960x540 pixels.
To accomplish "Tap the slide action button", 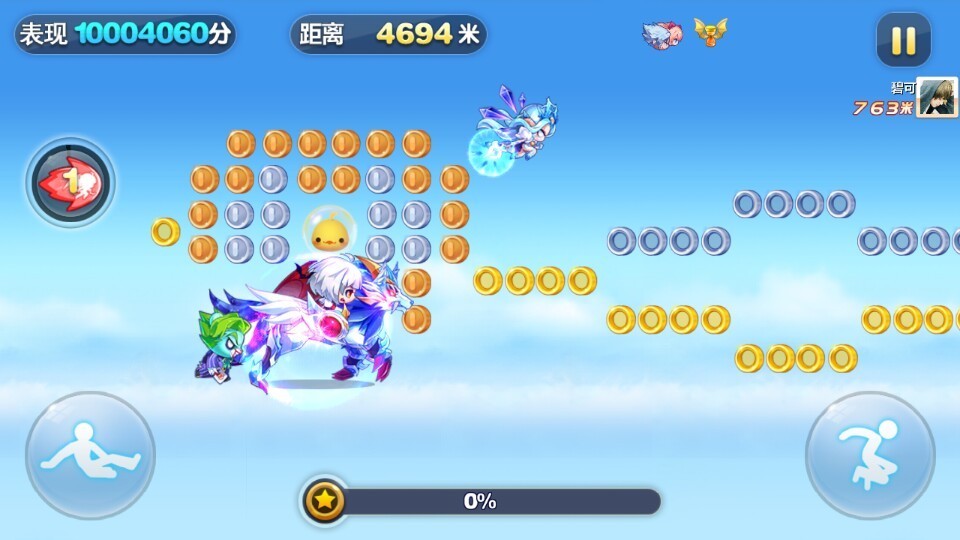I will (90, 455).
